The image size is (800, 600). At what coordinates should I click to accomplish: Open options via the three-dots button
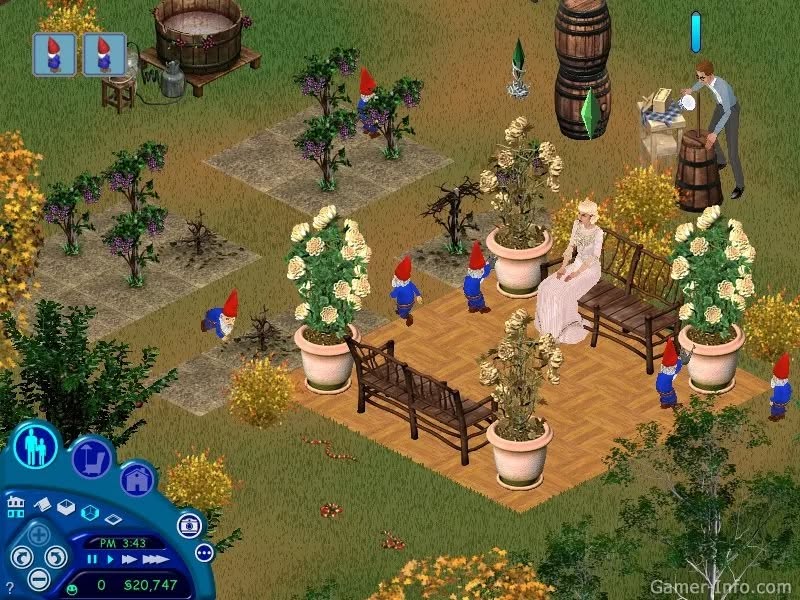[x=204, y=552]
